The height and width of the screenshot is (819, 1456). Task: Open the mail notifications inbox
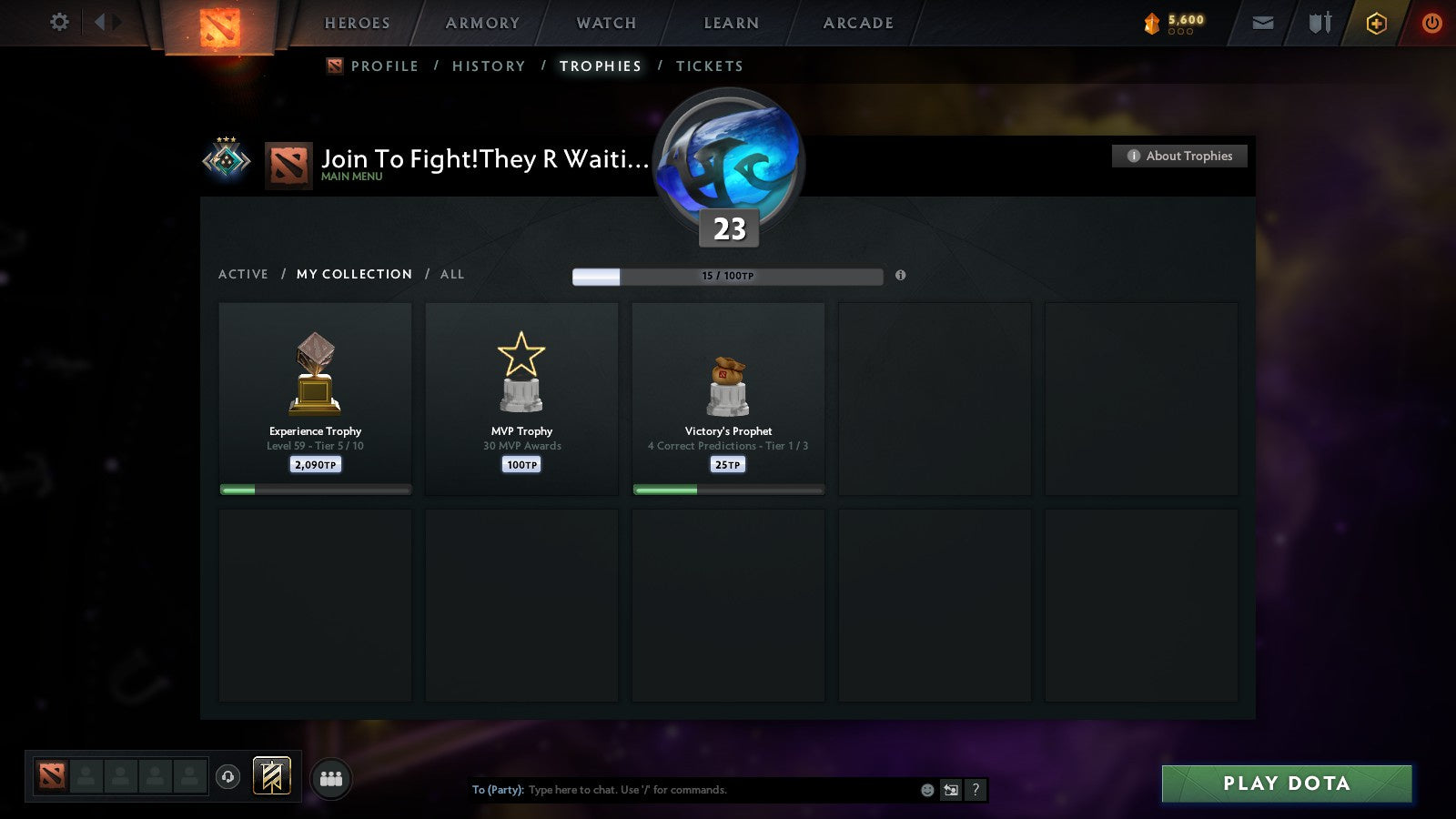click(1263, 23)
